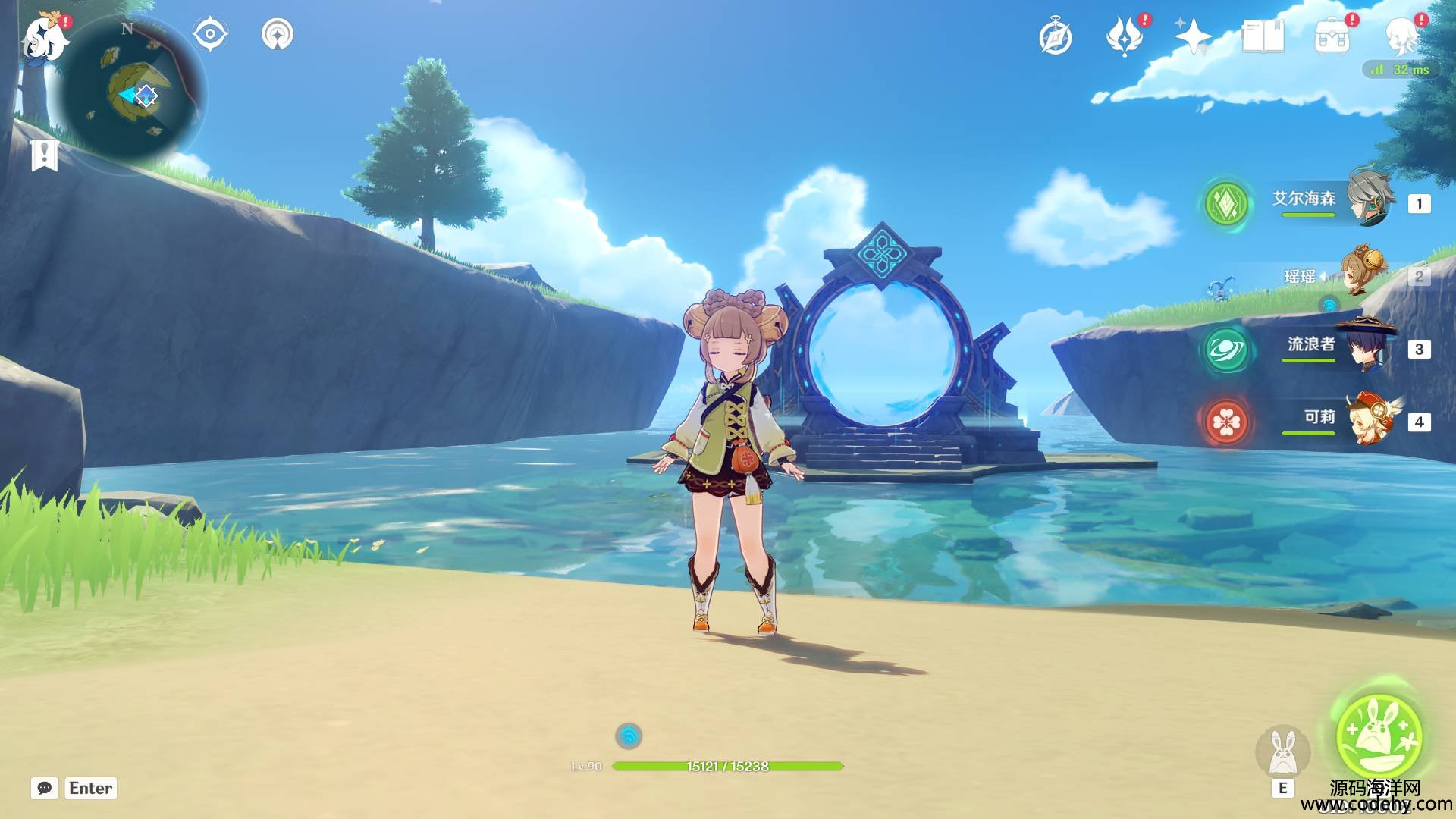Open the Wish four-pointed star icon
This screenshot has width=1456, height=819.
[x=1193, y=36]
